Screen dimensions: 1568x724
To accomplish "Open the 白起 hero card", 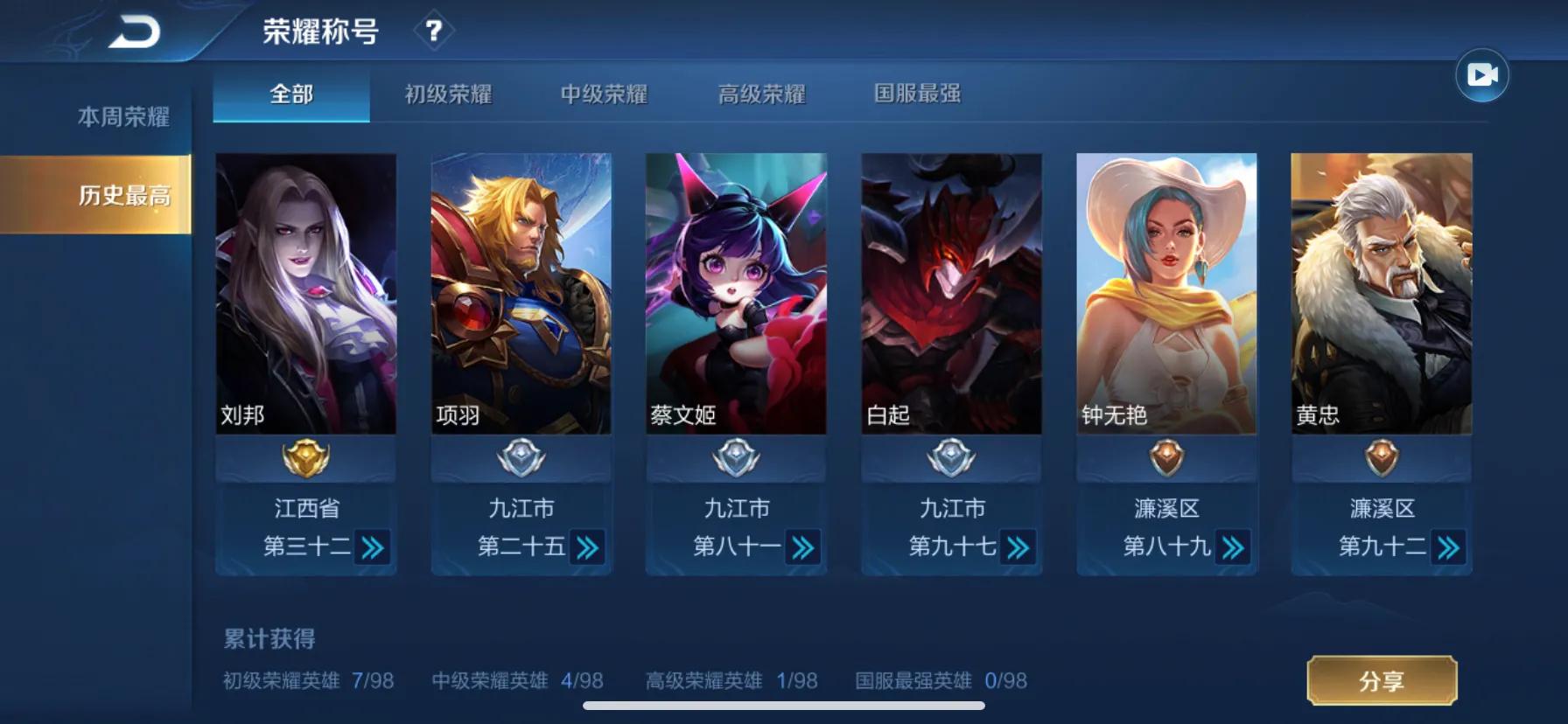I will (x=951, y=294).
